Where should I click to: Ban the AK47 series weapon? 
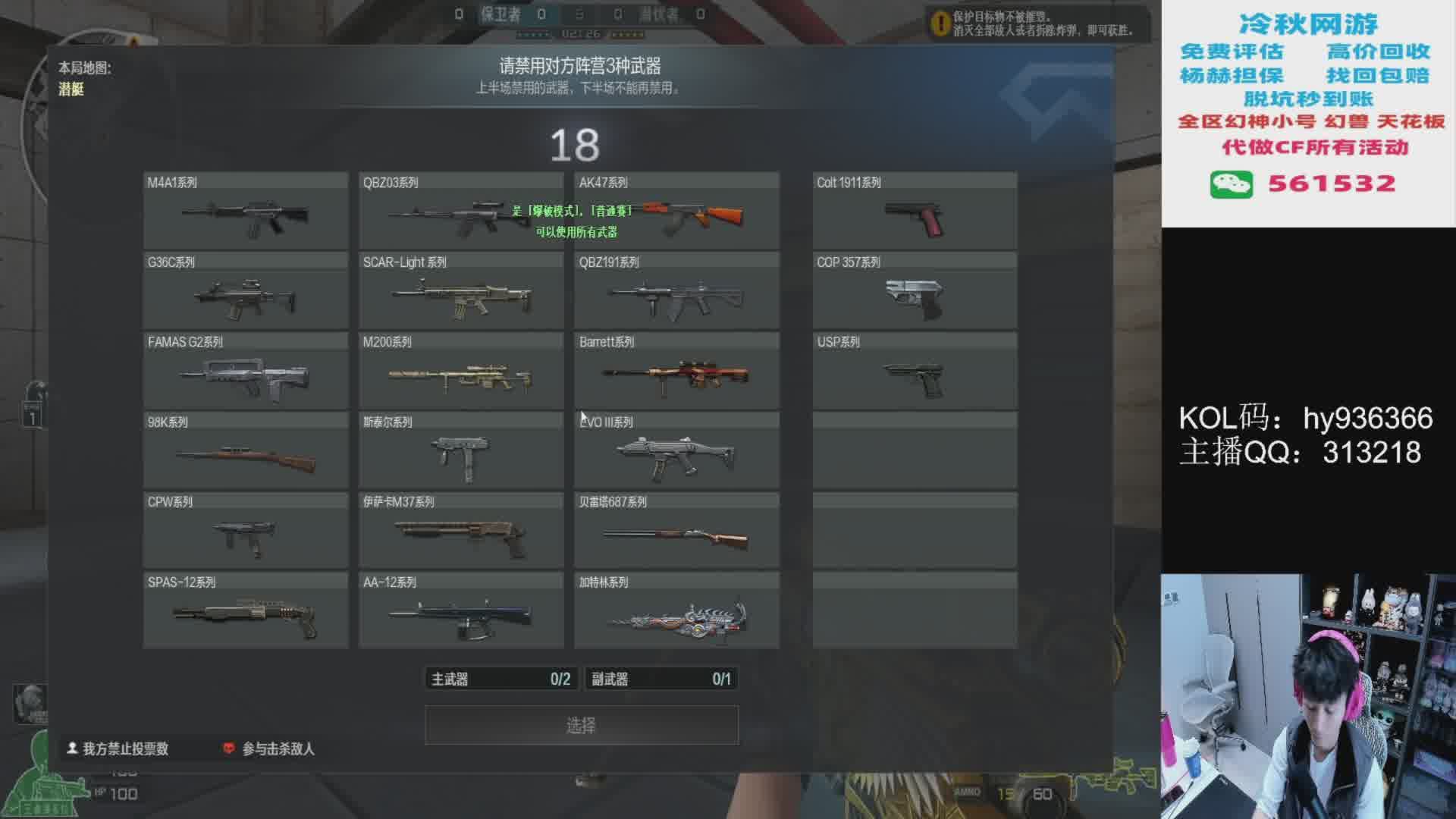point(676,212)
